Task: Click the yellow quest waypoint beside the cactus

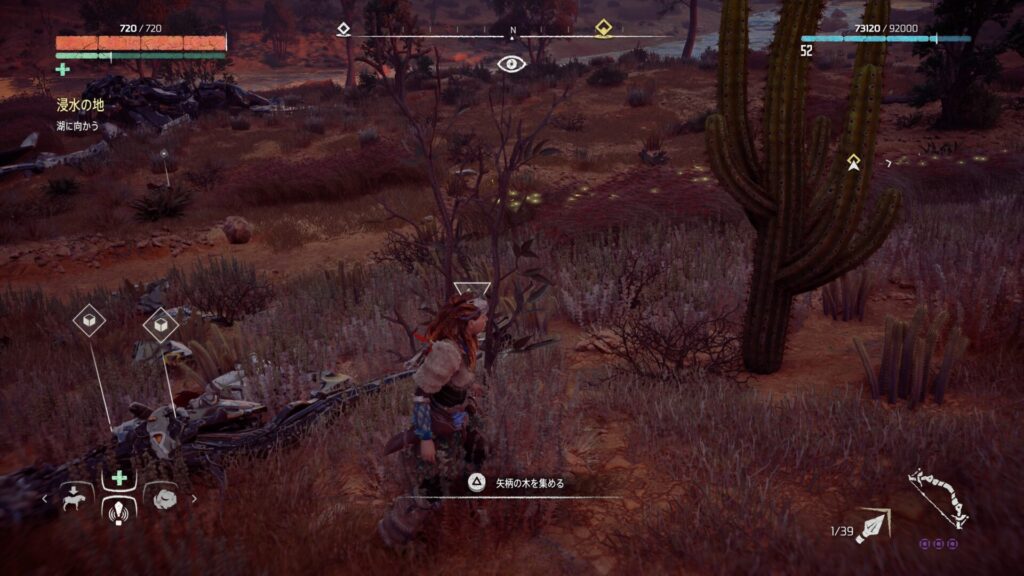Action: (x=853, y=162)
